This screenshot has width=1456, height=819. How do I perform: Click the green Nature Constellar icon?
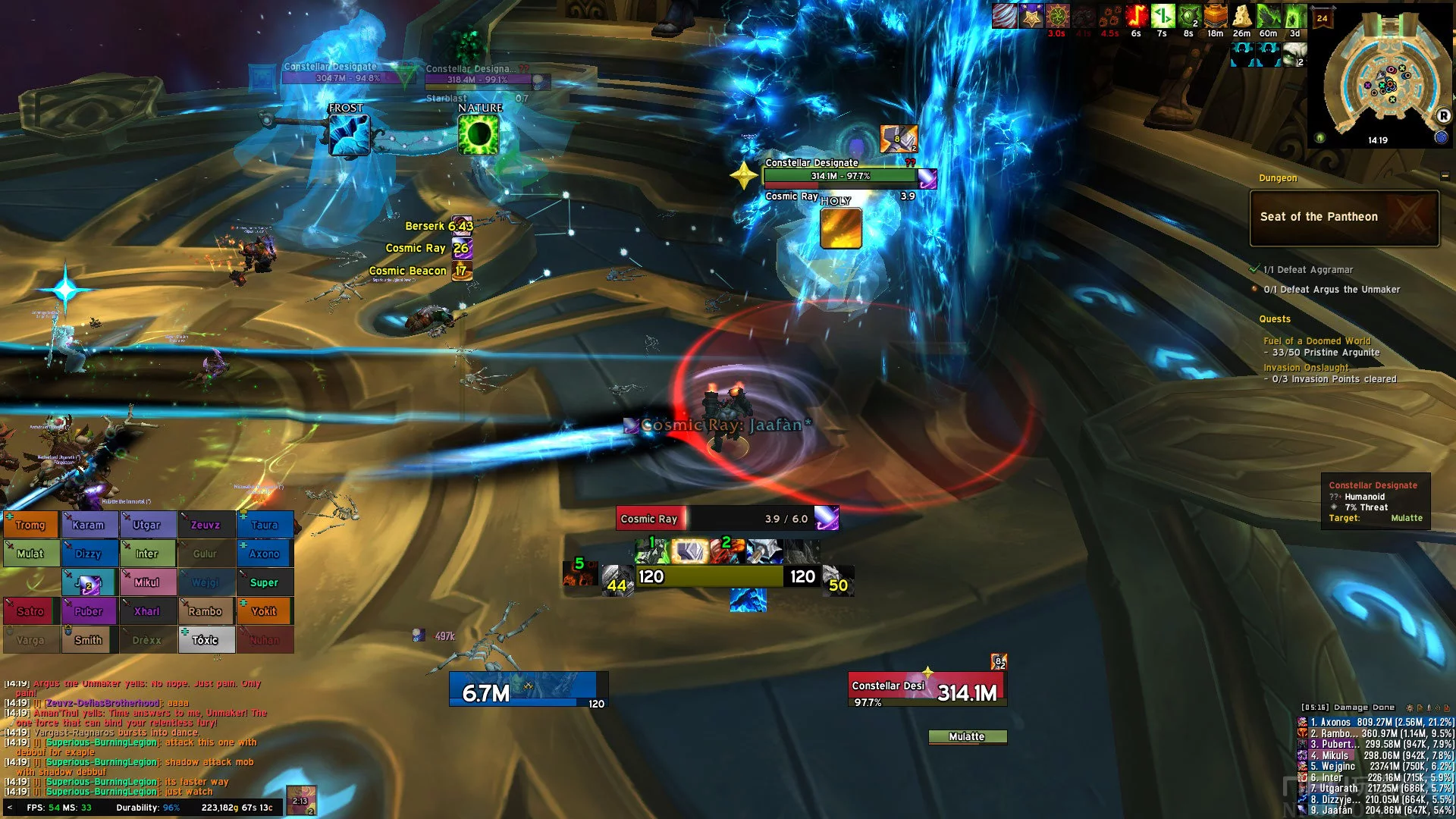(x=479, y=135)
